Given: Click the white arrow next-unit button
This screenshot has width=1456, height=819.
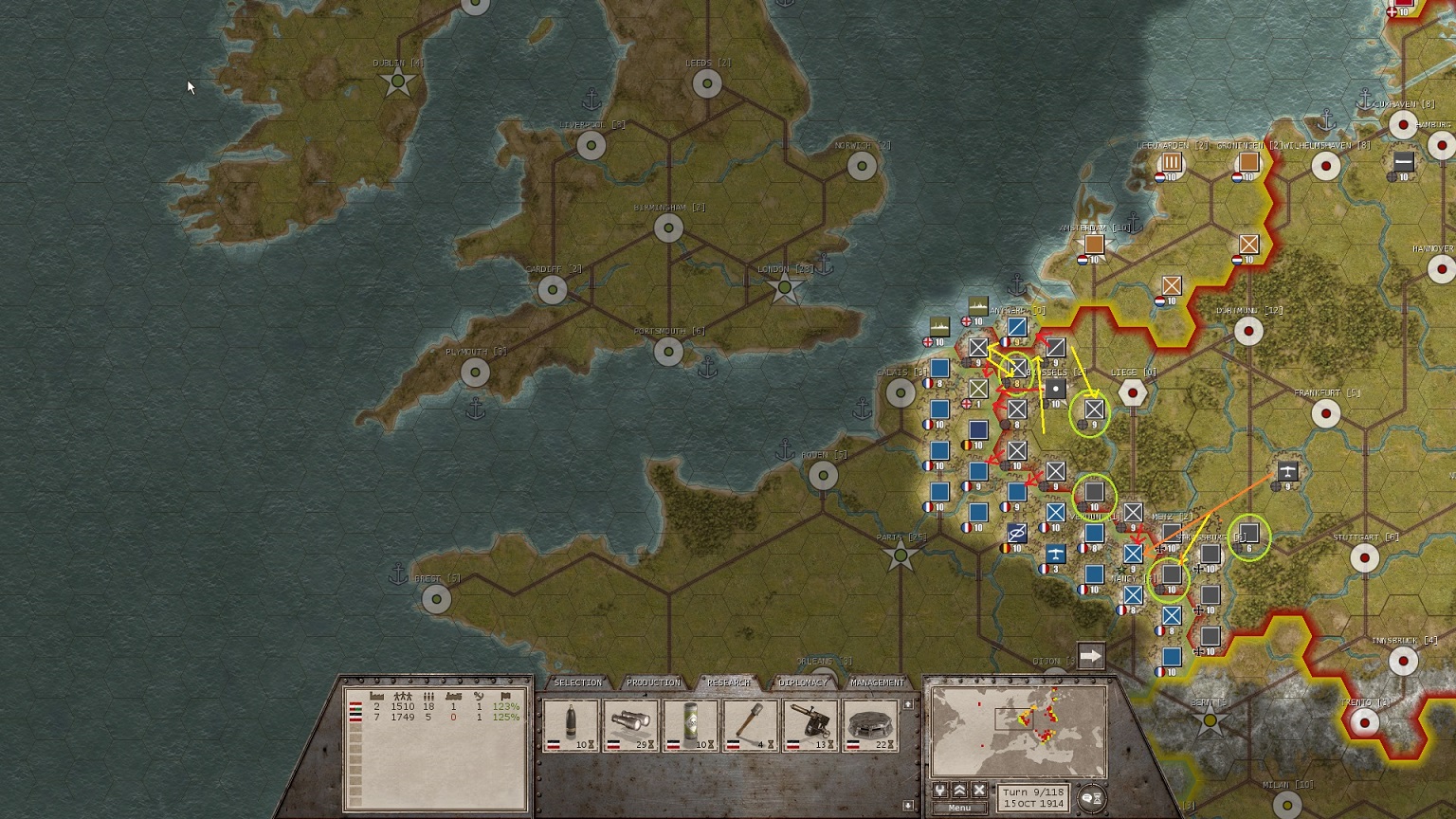Looking at the screenshot, I should point(1091,655).
